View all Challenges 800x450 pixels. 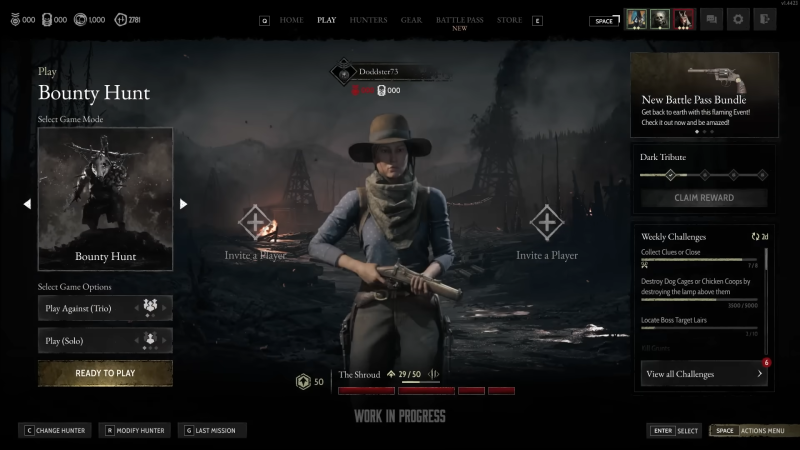coord(703,374)
